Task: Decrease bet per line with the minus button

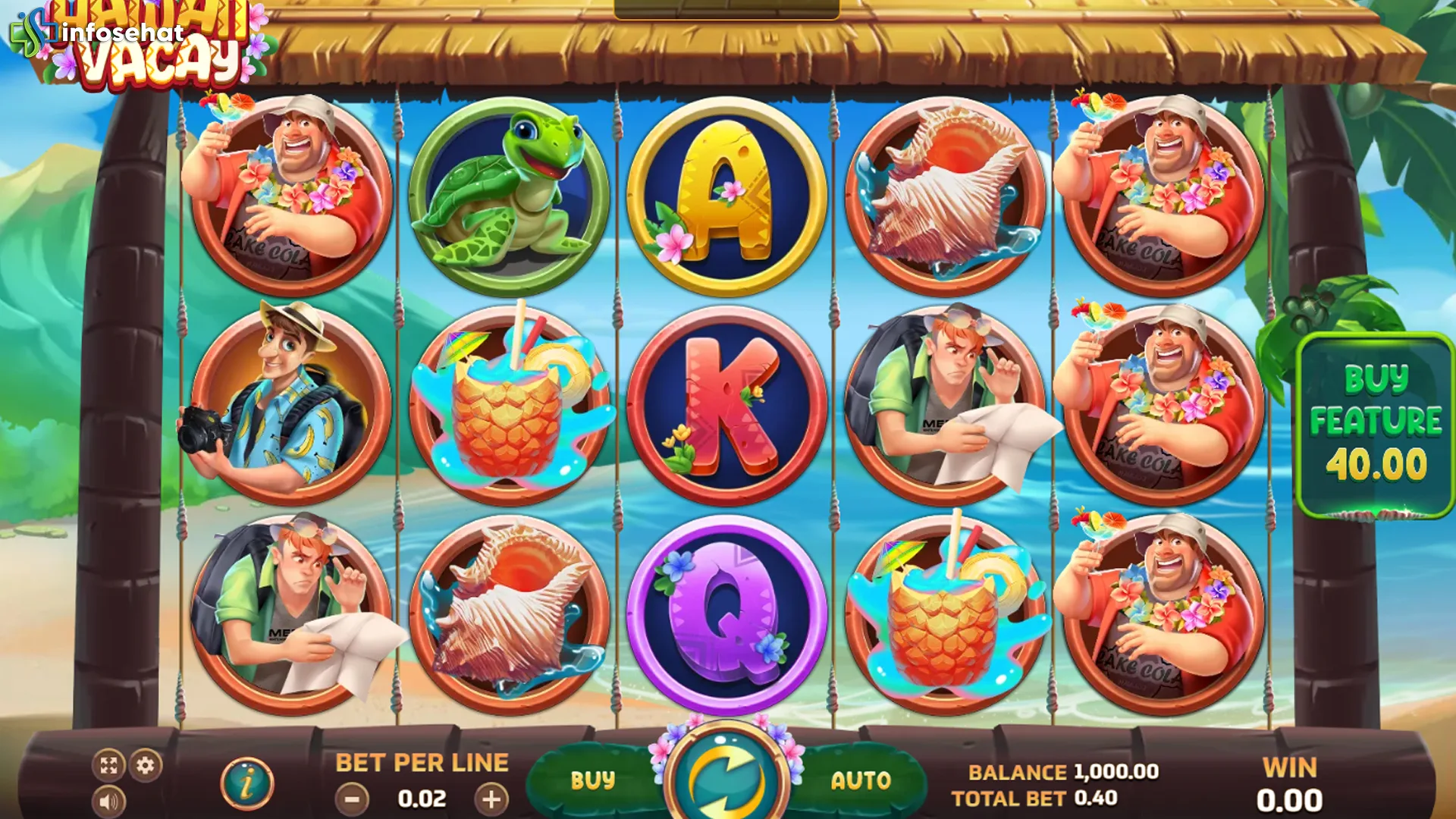Action: [352, 799]
